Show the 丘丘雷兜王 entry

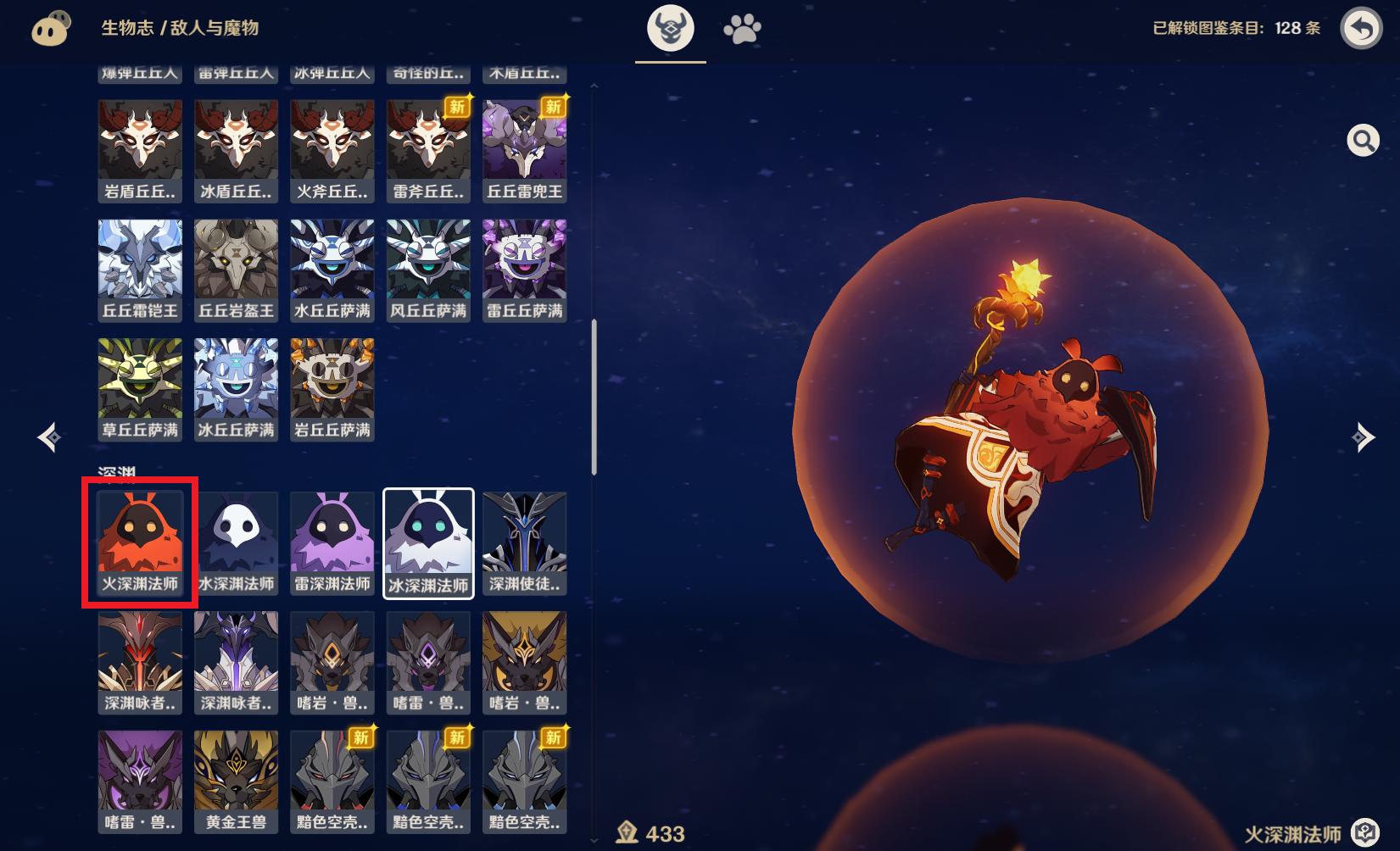click(x=525, y=151)
